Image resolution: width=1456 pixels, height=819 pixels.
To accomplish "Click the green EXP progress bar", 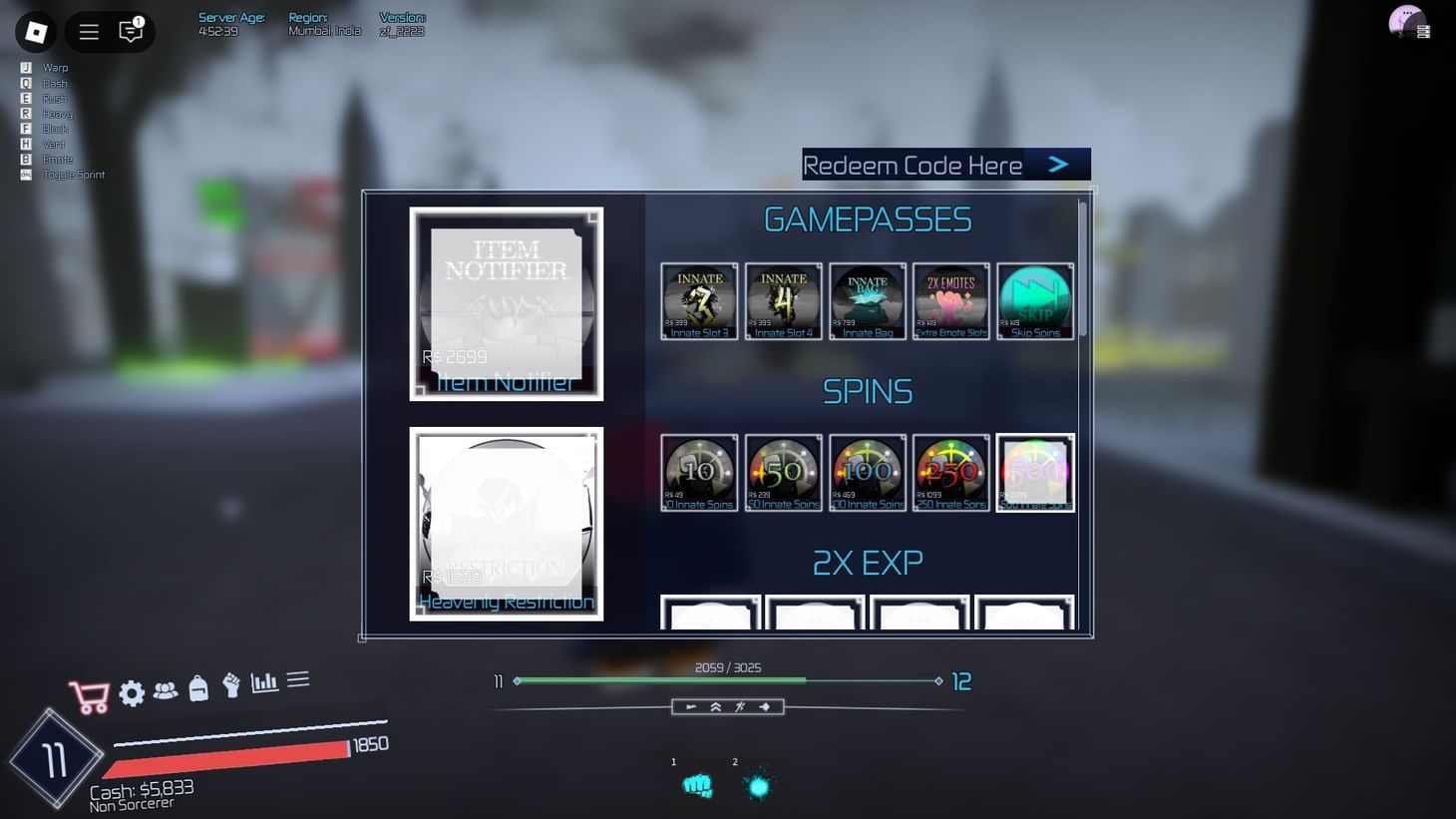I will 658,680.
